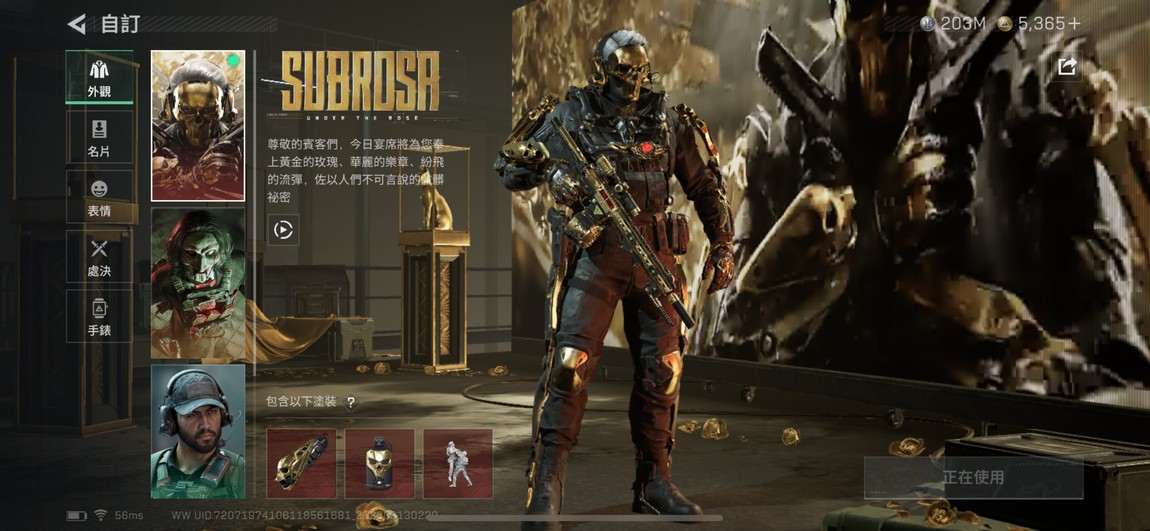1150x531 pixels.
Task: Choose the red-haired masked operator skin
Action: [198, 283]
